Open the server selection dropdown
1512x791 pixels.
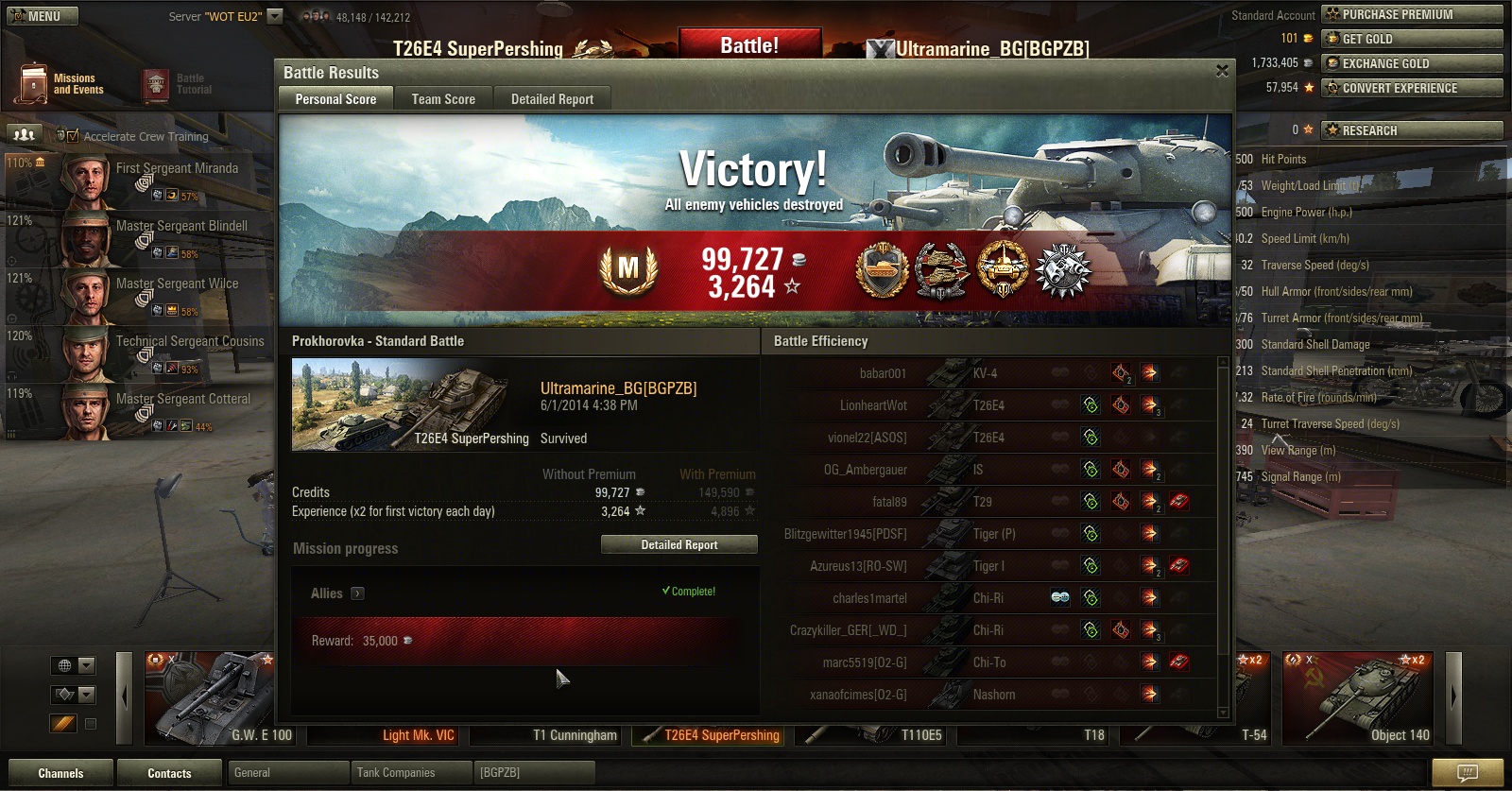pos(275,16)
